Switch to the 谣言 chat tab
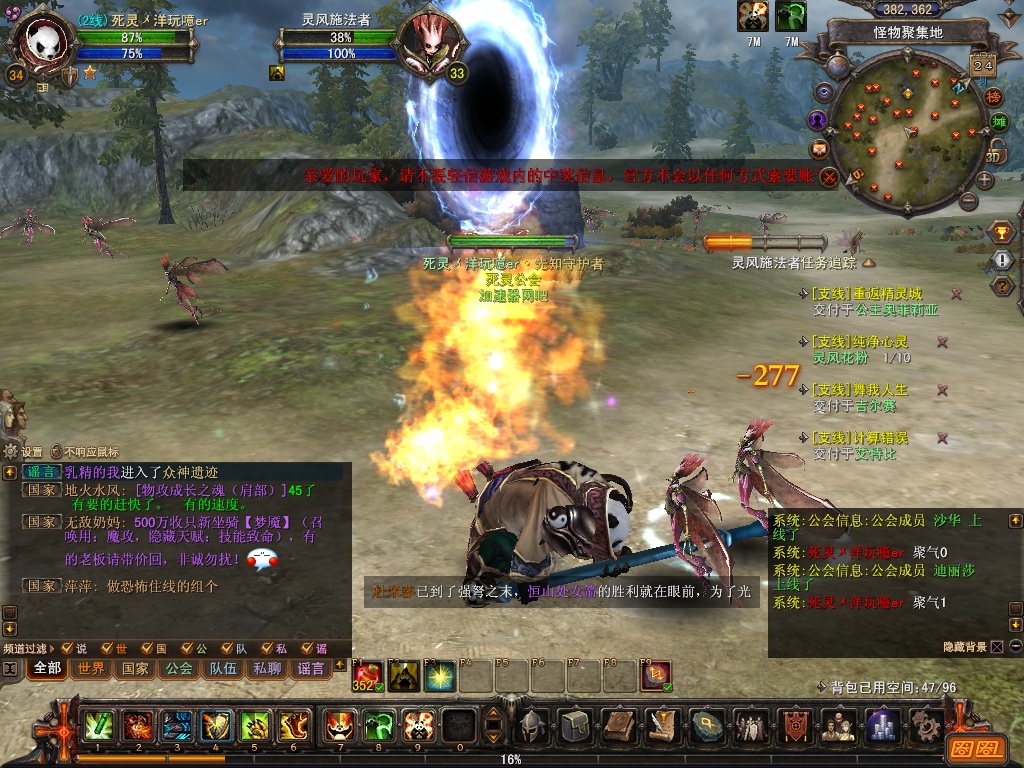Screen dimensions: 1024x768 [x=311, y=668]
